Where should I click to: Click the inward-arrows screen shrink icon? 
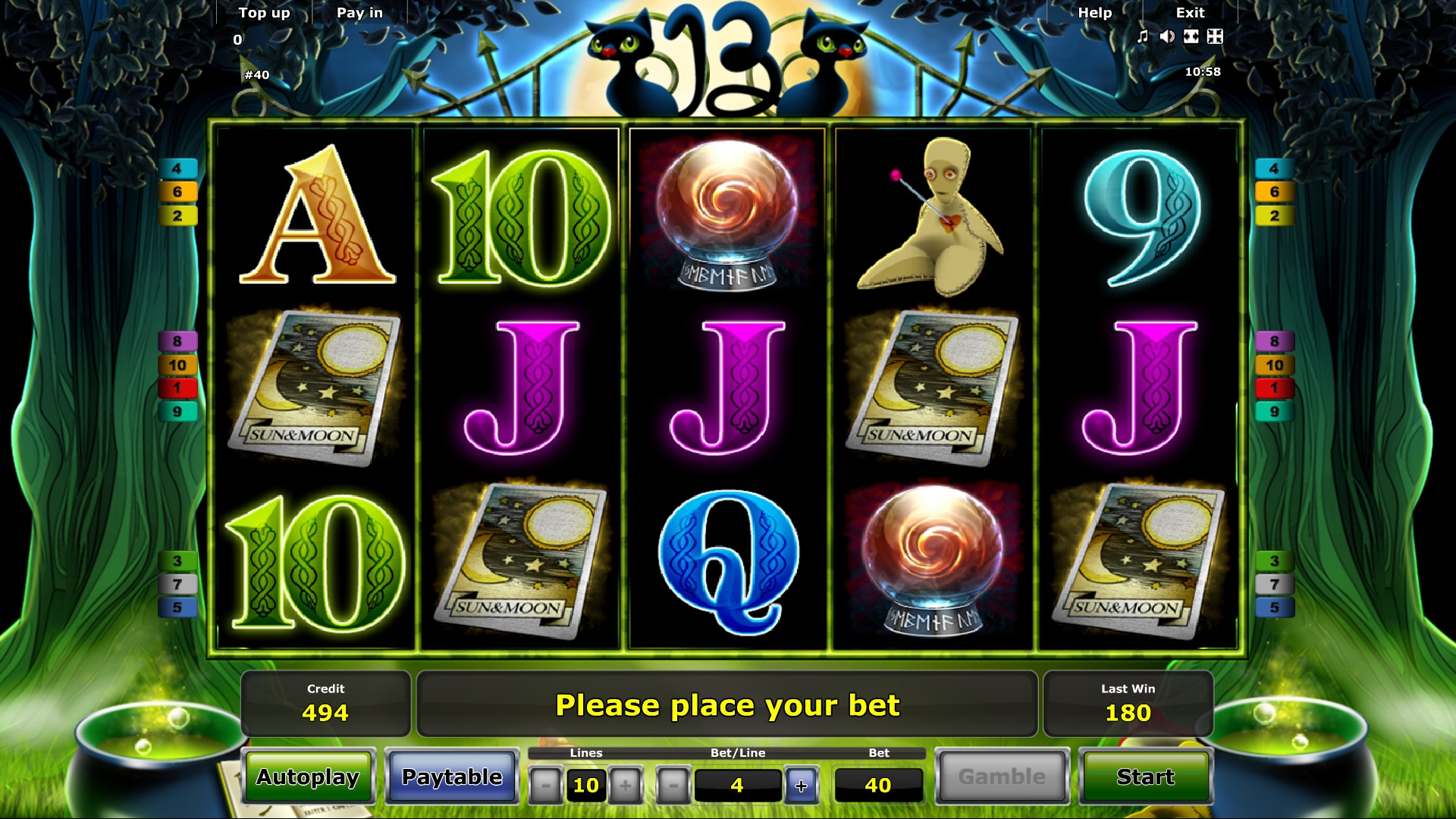point(1215,36)
